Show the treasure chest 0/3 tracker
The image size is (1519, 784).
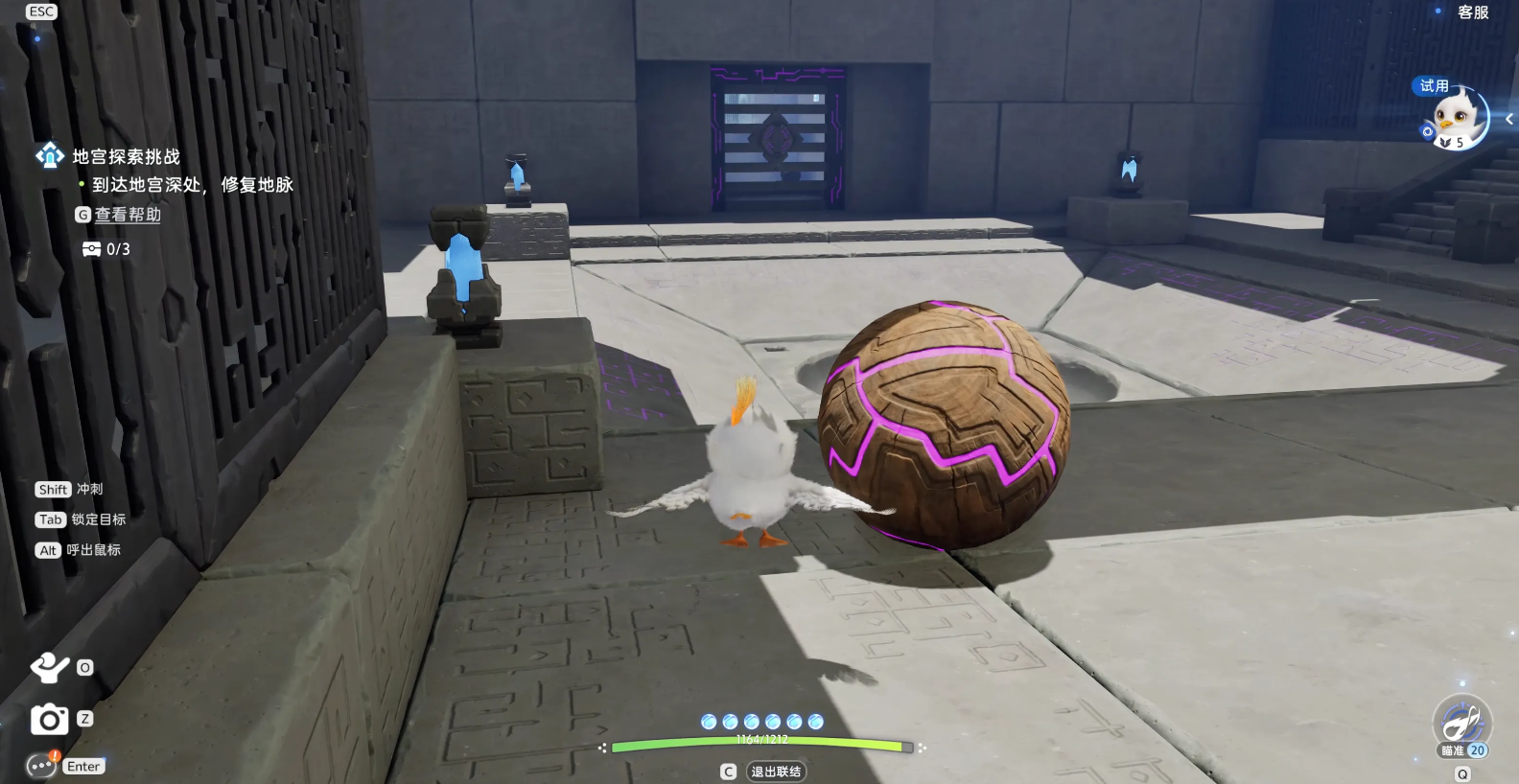(x=106, y=249)
